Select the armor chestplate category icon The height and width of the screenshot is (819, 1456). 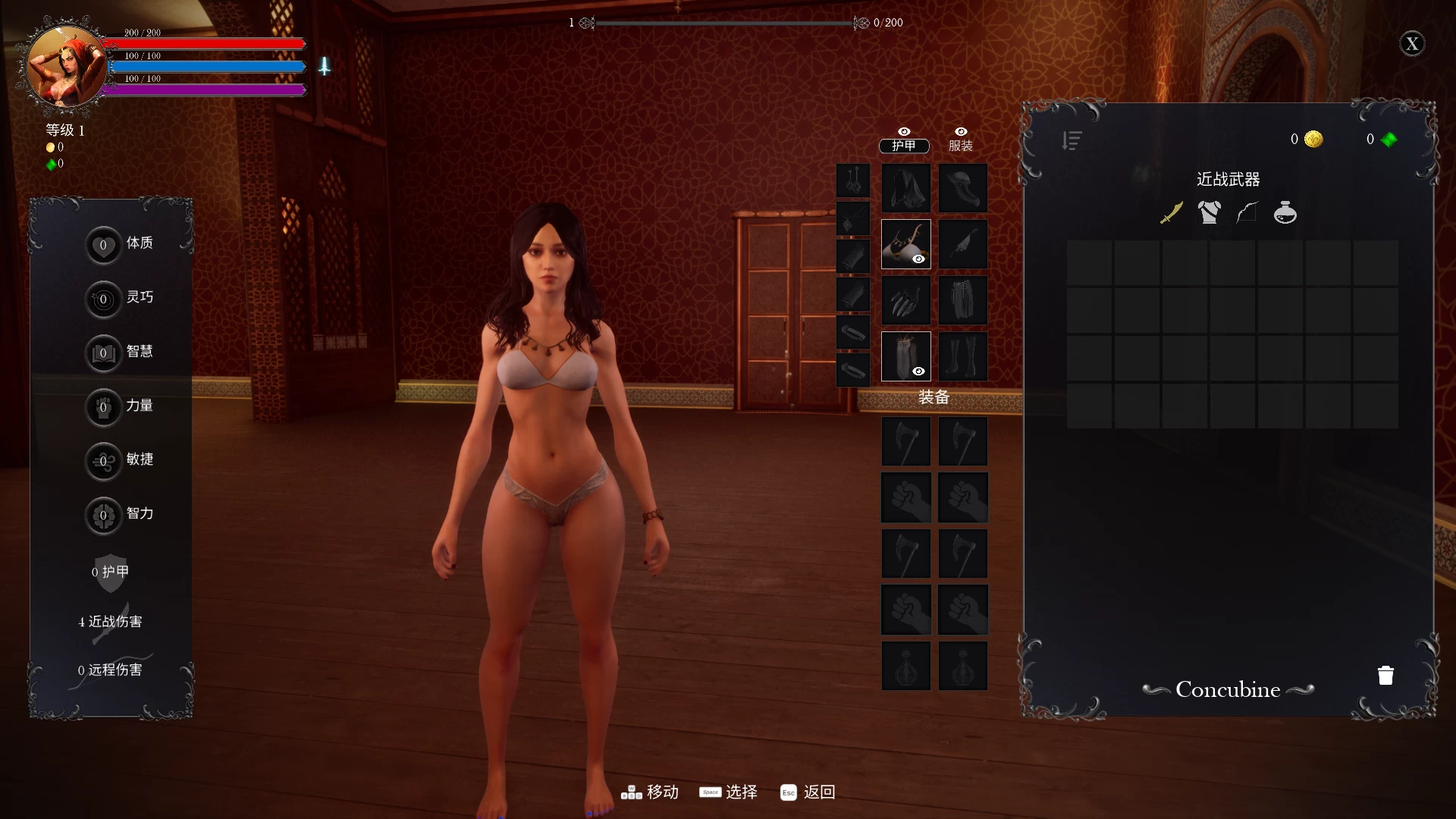pos(1210,213)
